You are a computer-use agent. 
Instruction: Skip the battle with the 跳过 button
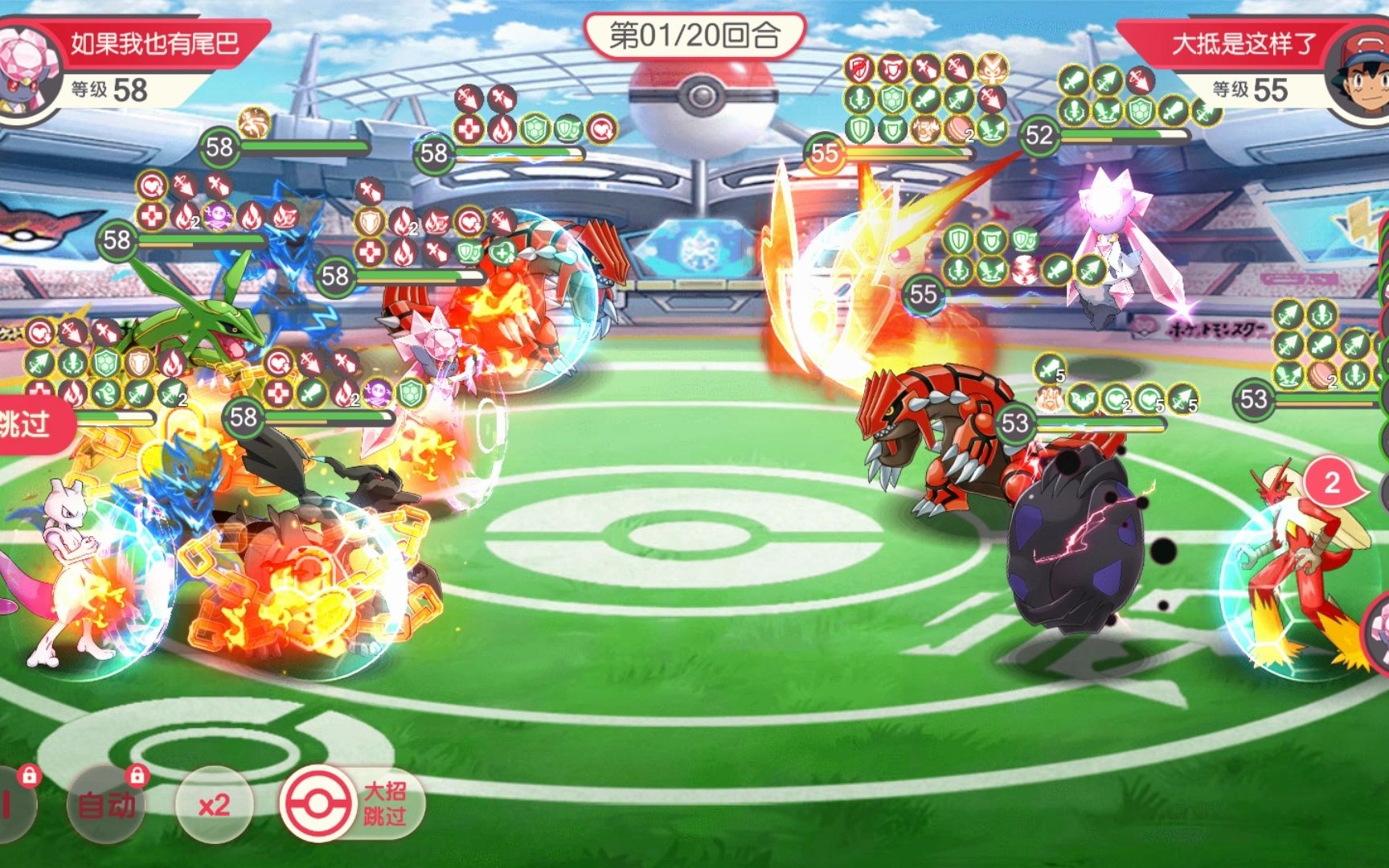click(31, 424)
